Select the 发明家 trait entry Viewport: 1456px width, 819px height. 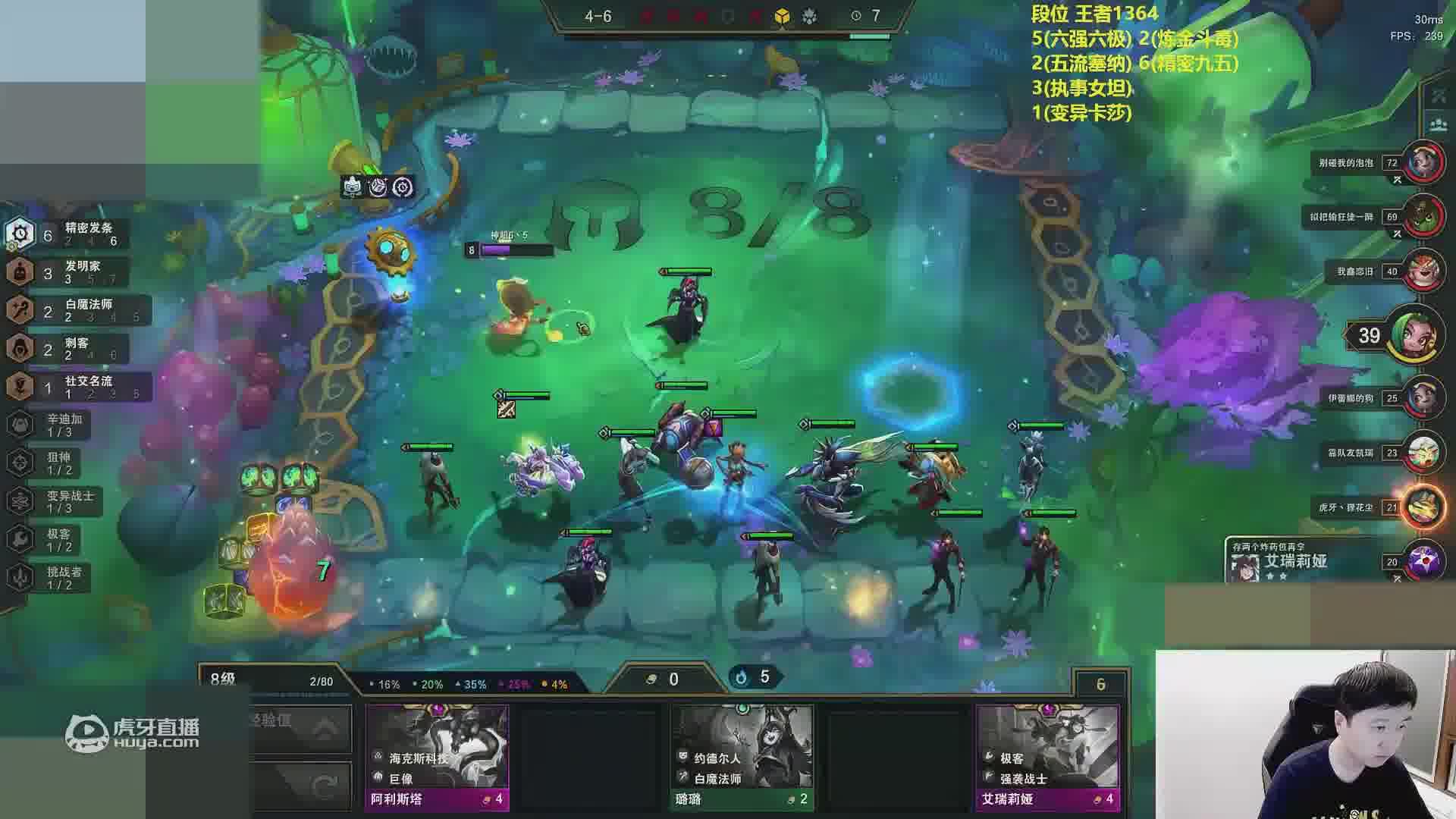[68, 272]
